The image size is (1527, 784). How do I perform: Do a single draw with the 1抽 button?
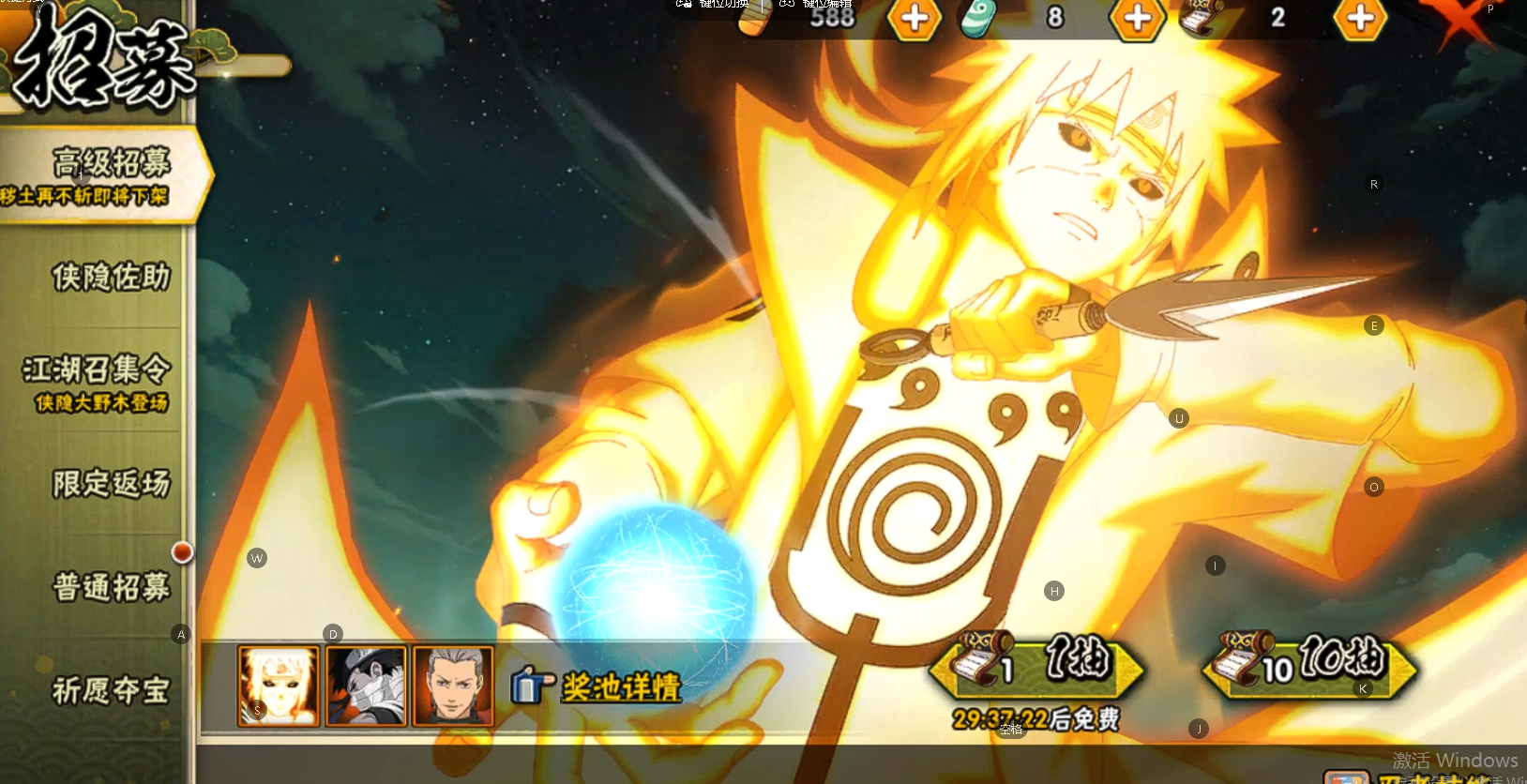[1036, 665]
